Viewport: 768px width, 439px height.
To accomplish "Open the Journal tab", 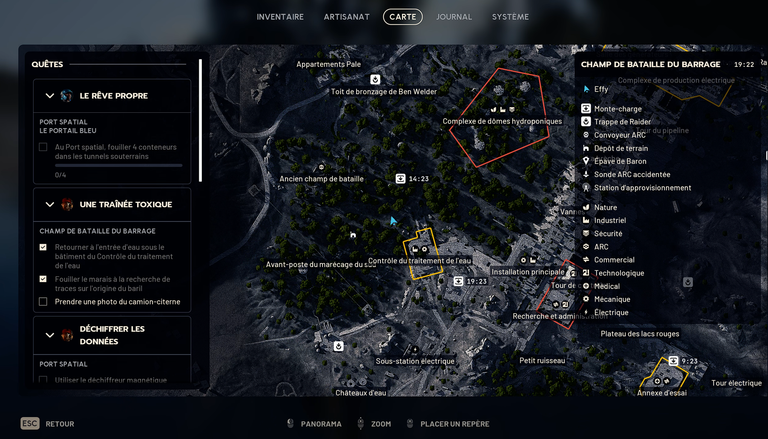I will point(454,17).
